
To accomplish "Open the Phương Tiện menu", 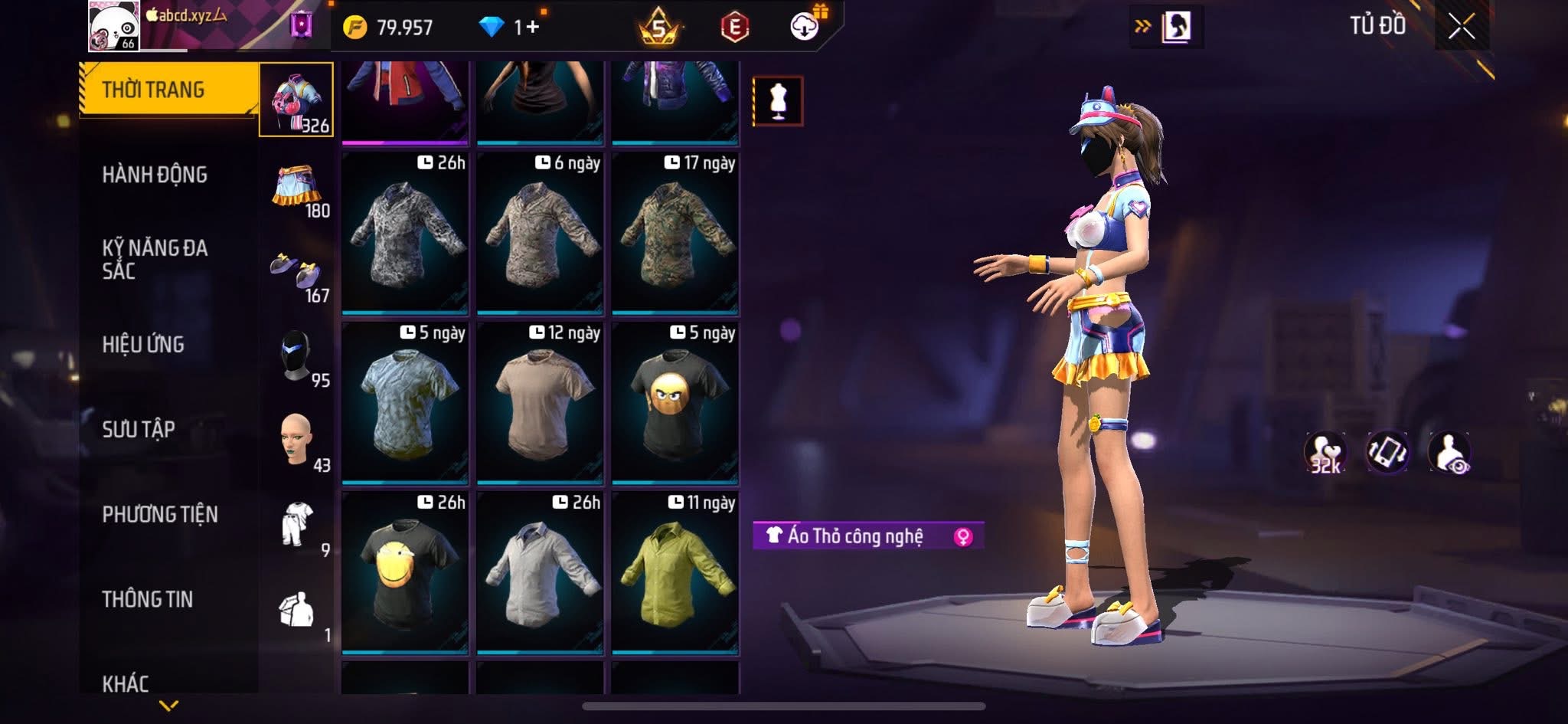I will 160,514.
